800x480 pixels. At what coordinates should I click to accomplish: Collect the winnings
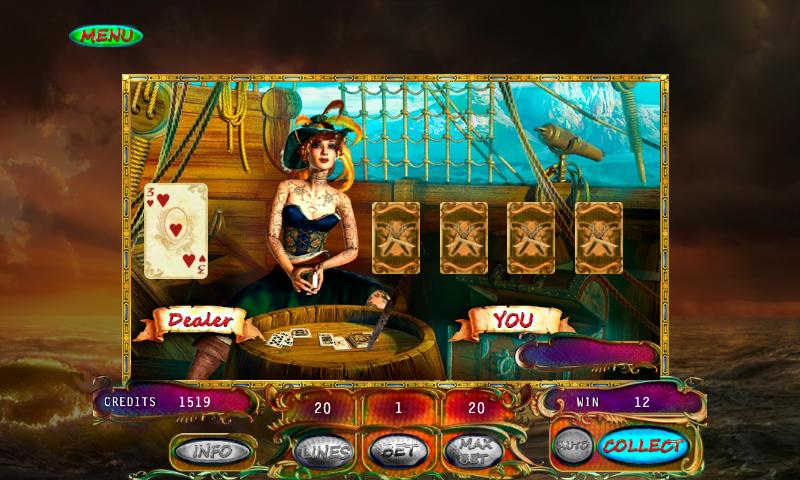tap(642, 446)
